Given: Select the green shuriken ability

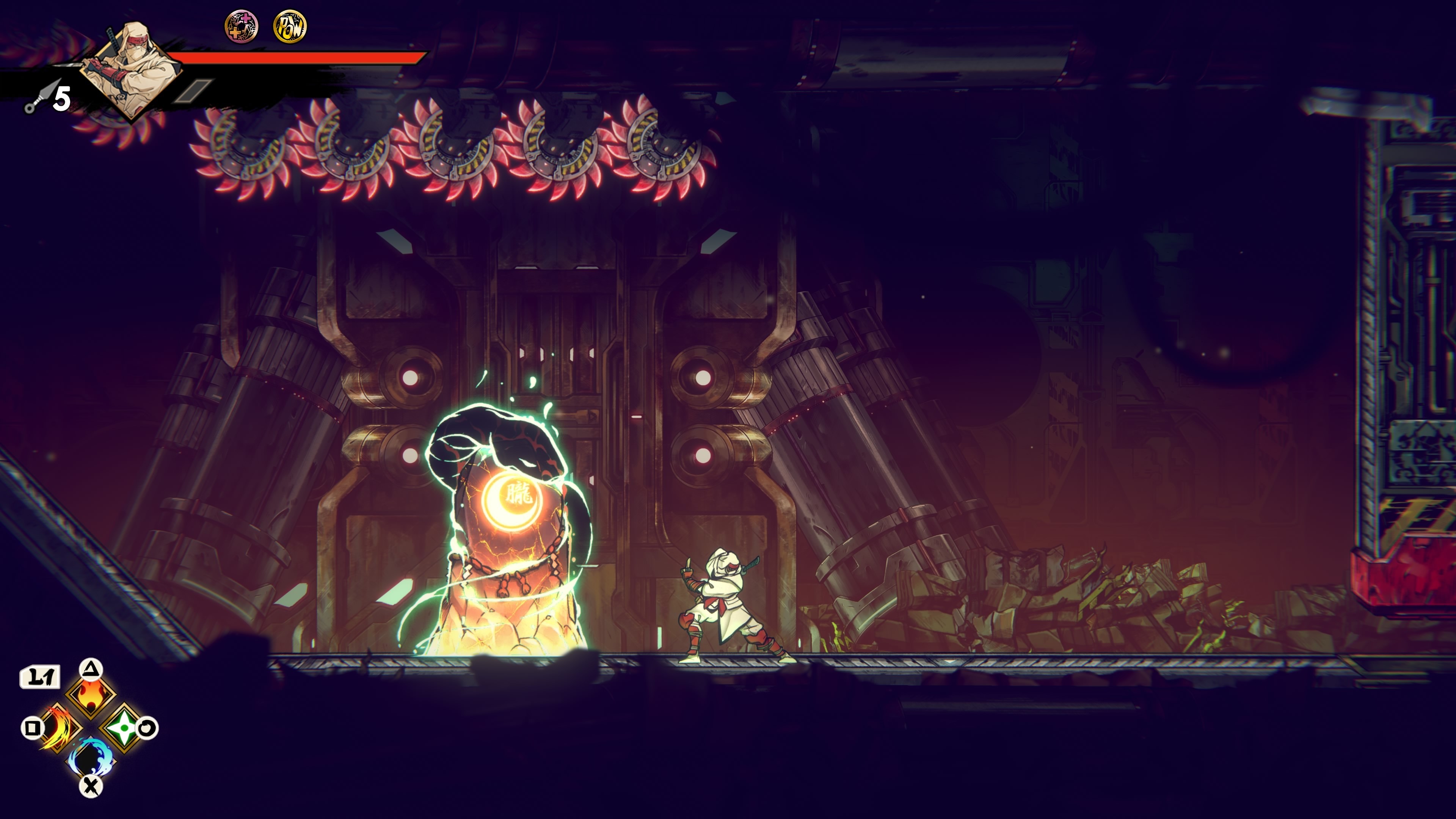Looking at the screenshot, I should [122, 728].
